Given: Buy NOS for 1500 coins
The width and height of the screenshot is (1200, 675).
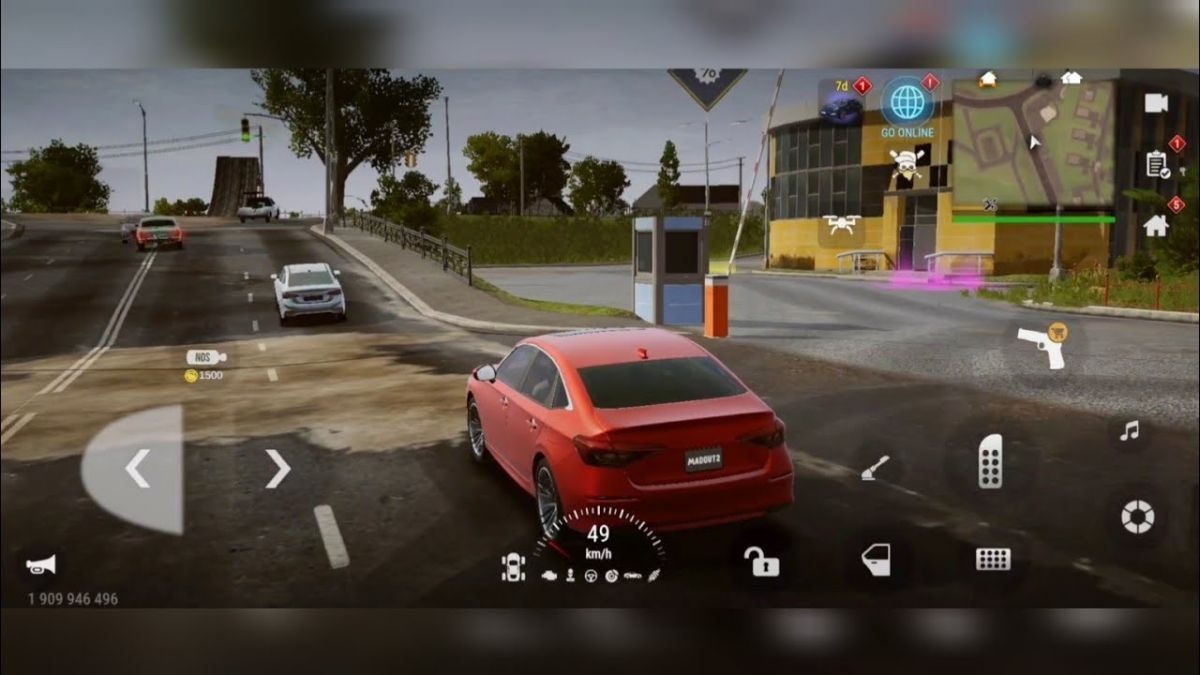Looking at the screenshot, I should (205, 365).
